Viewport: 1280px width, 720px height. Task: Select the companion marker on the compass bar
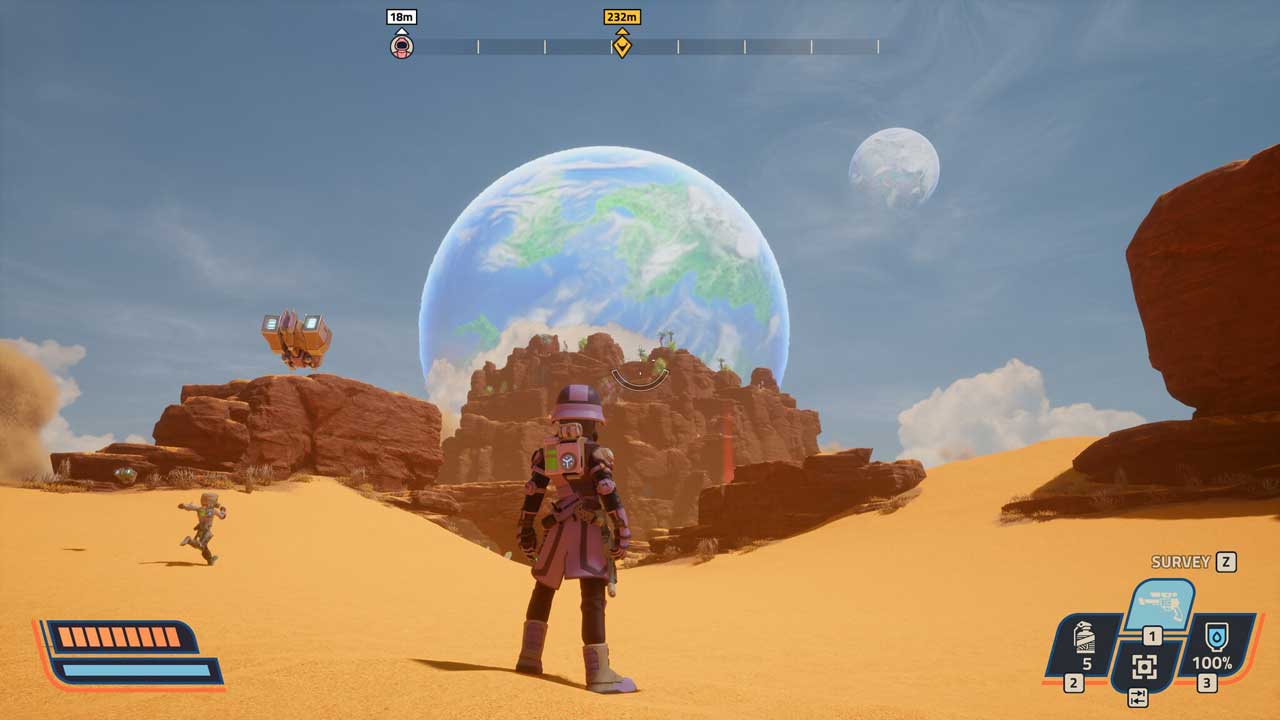(x=401, y=45)
